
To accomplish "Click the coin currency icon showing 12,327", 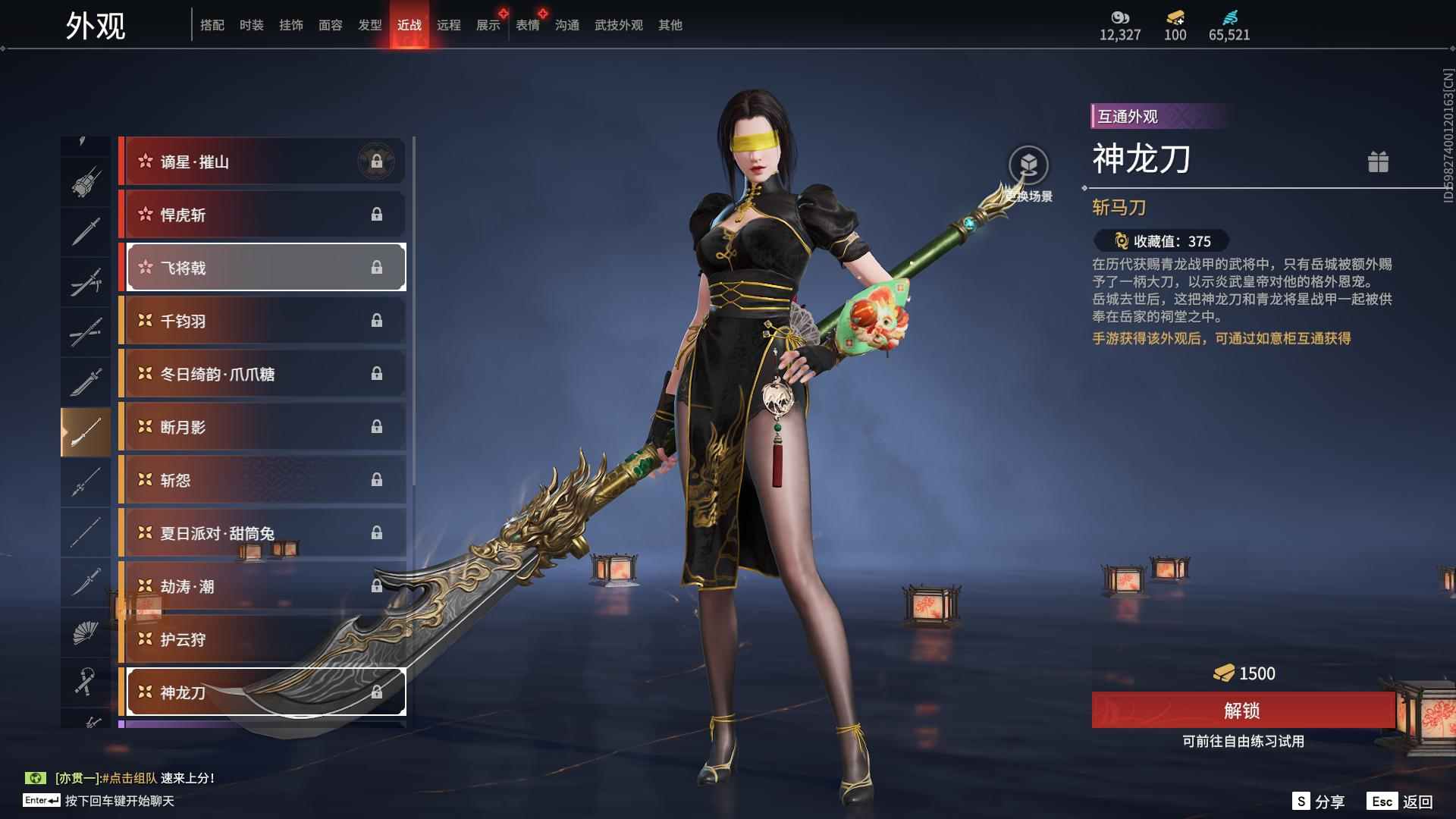I will pyautogui.click(x=1121, y=17).
